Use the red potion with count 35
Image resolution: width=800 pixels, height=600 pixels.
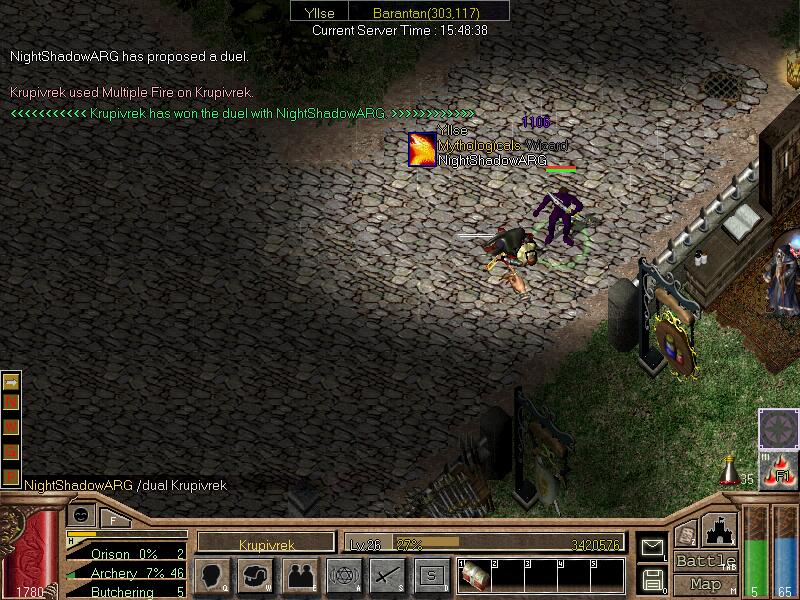(x=730, y=470)
